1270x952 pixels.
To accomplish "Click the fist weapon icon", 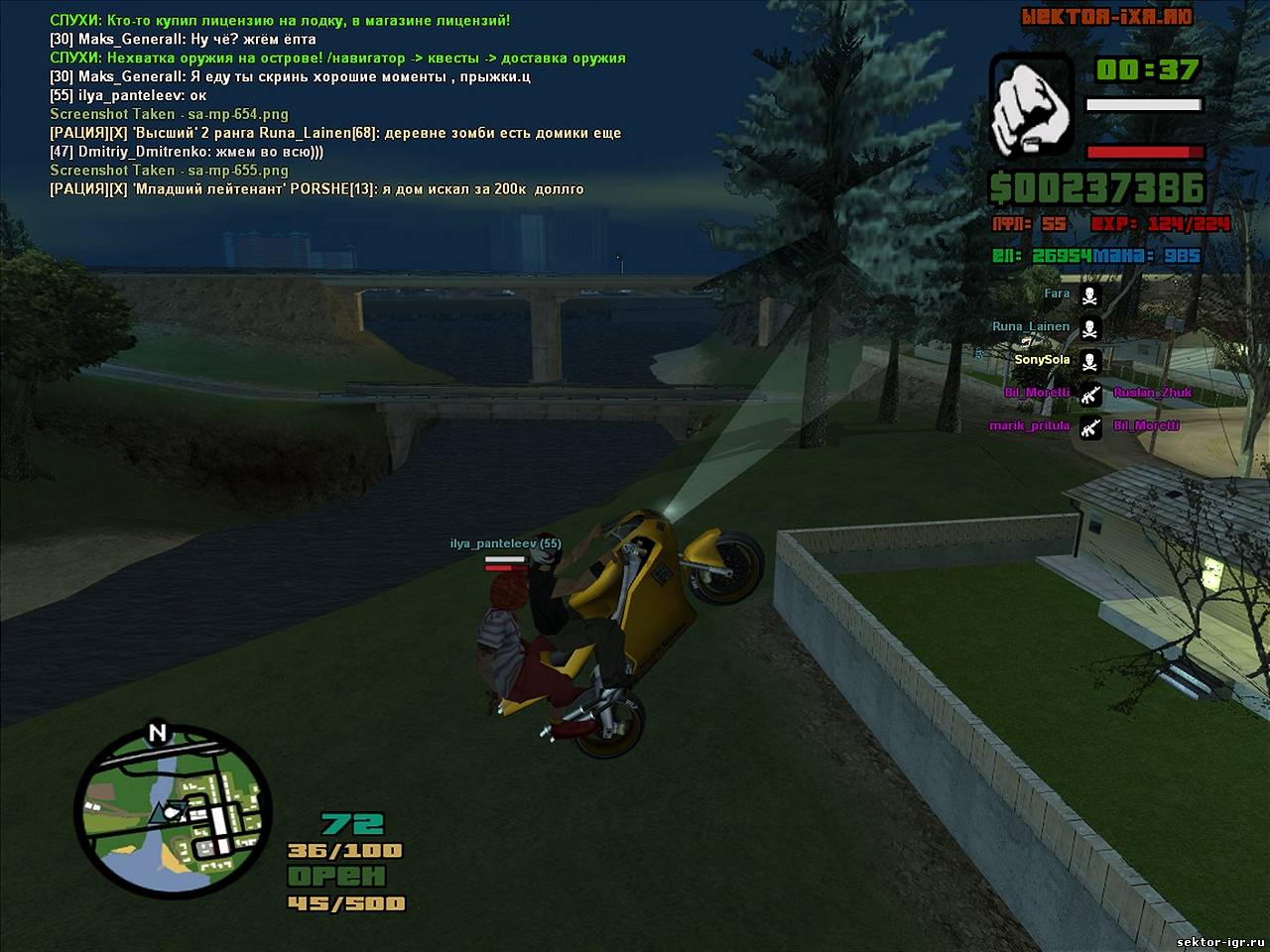I will point(1031,105).
